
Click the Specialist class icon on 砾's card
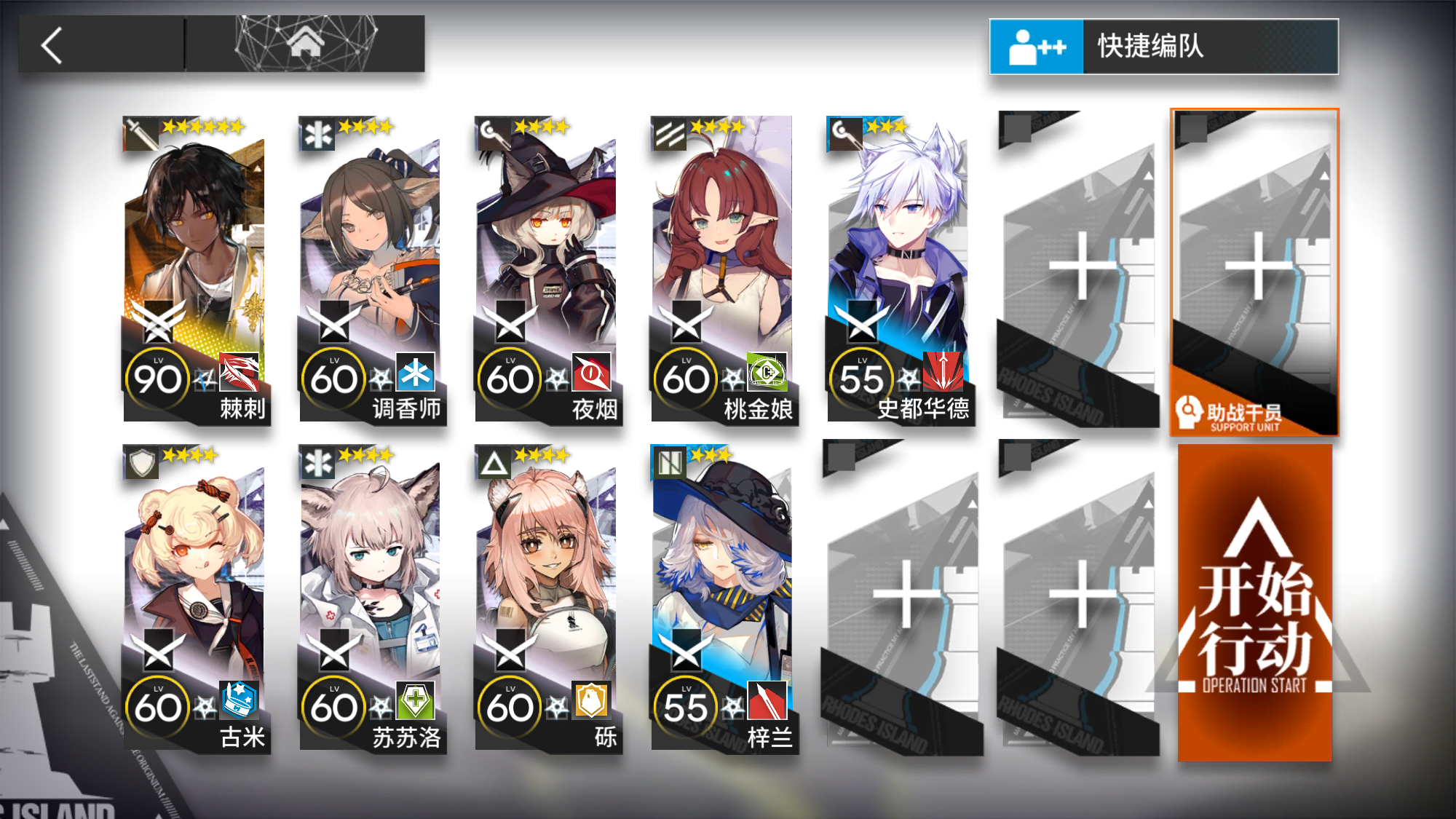coord(492,461)
